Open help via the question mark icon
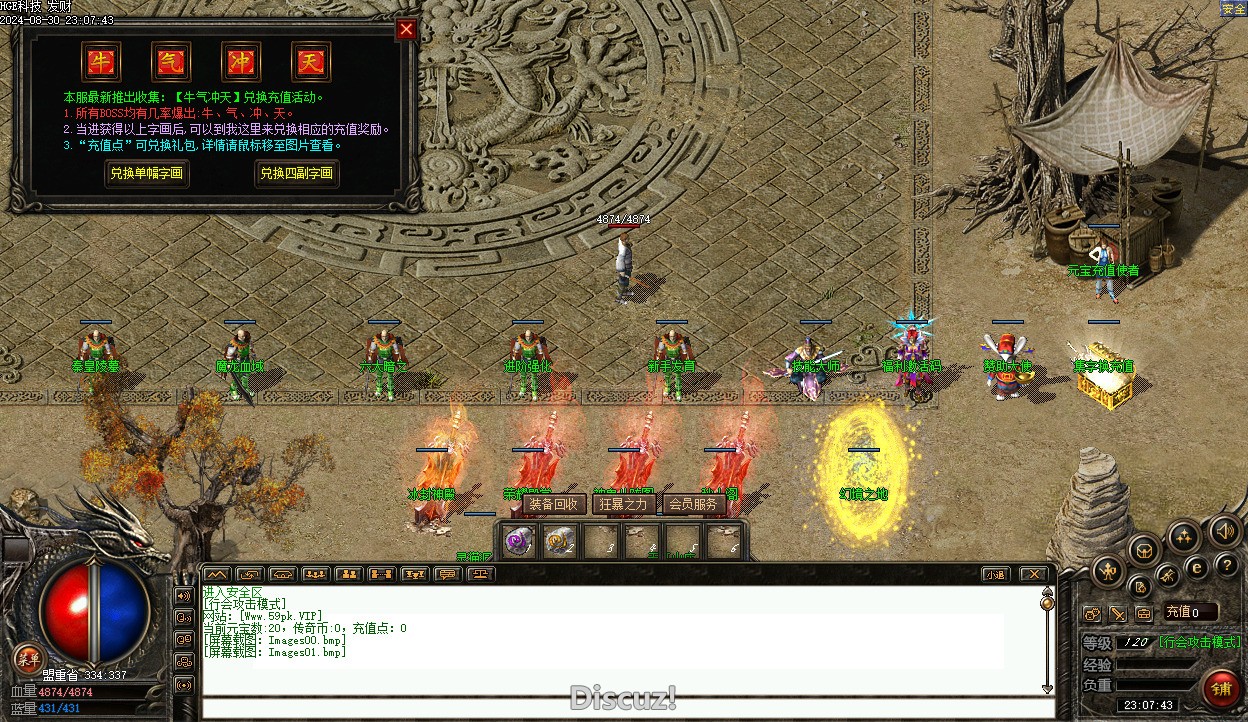 coord(1226,567)
